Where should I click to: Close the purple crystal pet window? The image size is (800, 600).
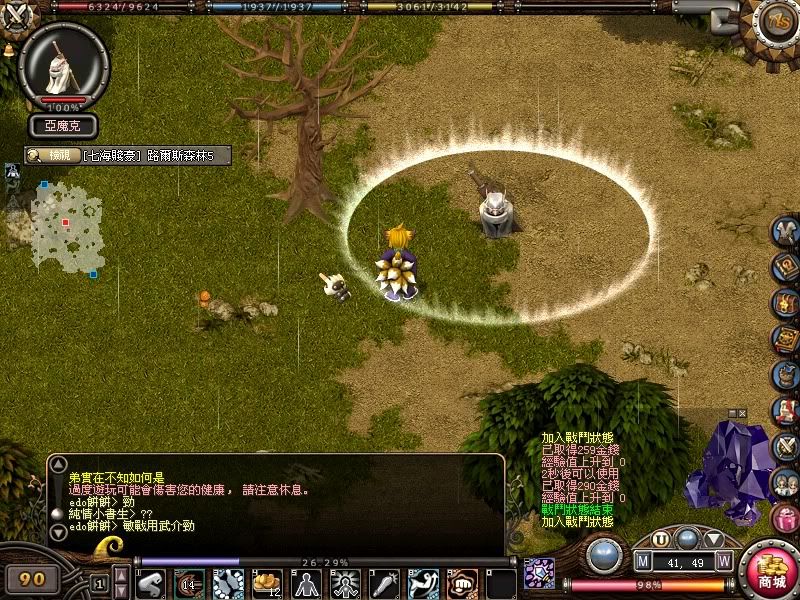click(x=742, y=413)
